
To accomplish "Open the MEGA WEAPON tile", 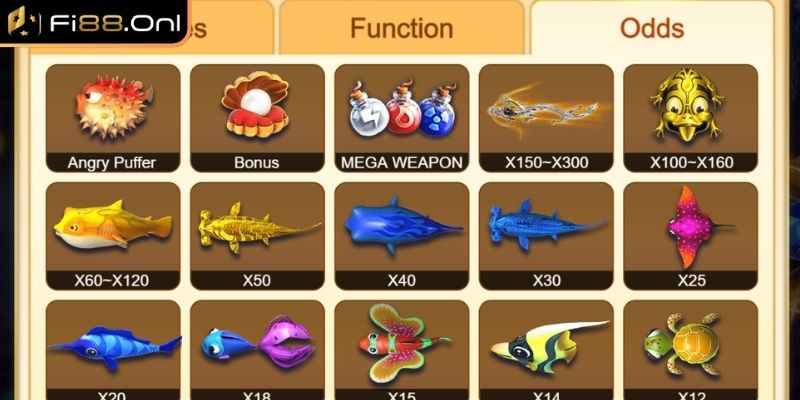I will point(401,118).
